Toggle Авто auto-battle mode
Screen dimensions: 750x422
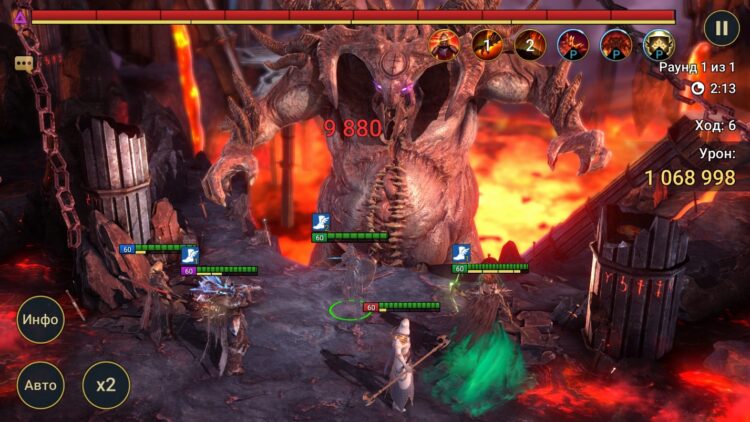tap(40, 385)
